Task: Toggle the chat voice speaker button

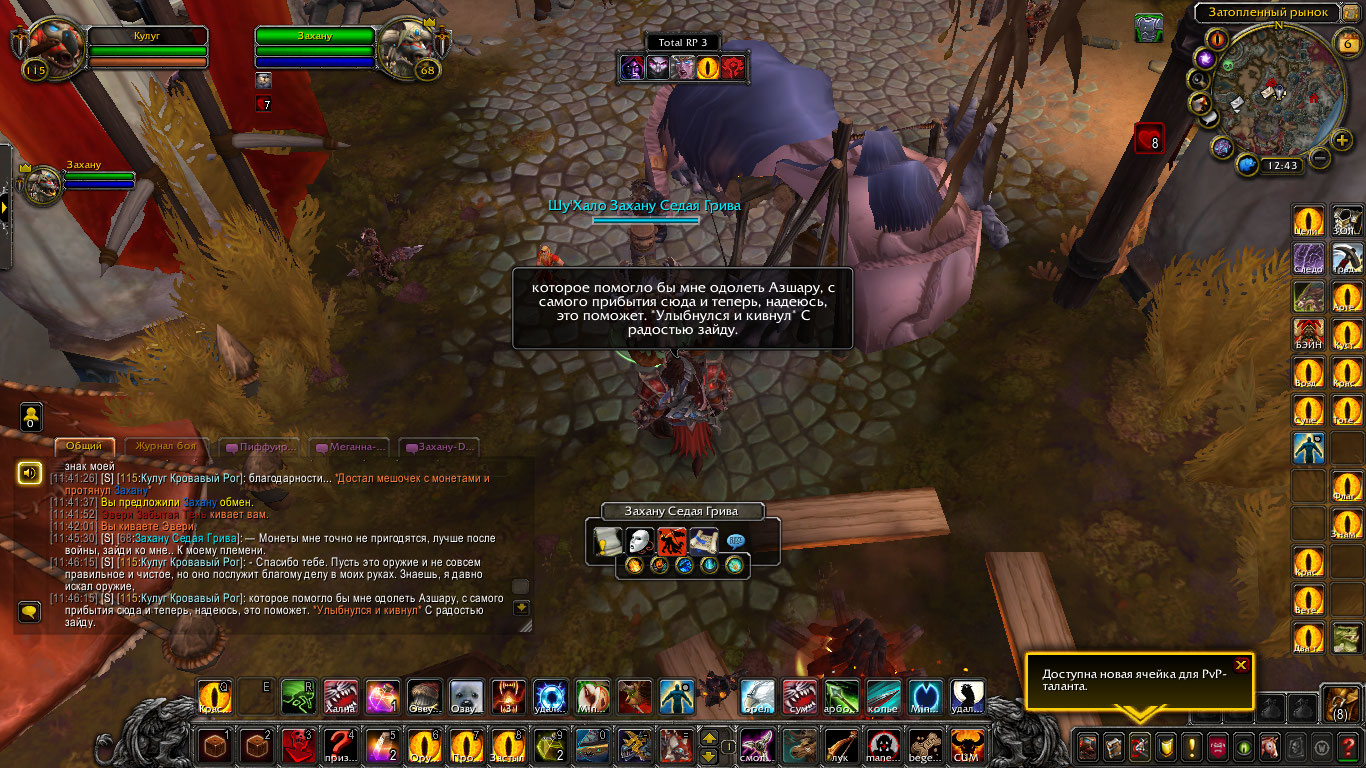Action: [x=30, y=472]
